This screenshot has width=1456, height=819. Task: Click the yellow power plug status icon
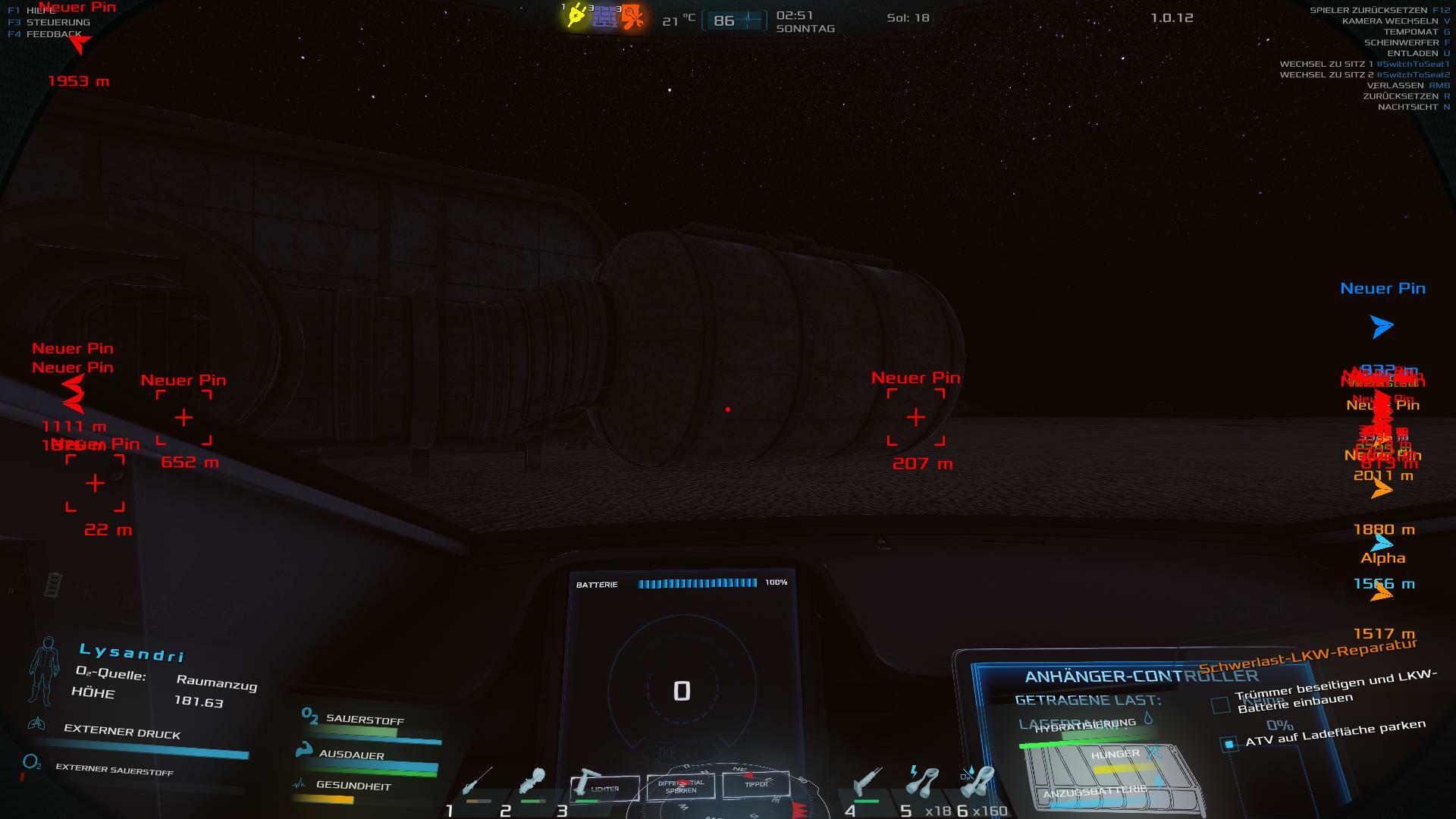coord(576,17)
